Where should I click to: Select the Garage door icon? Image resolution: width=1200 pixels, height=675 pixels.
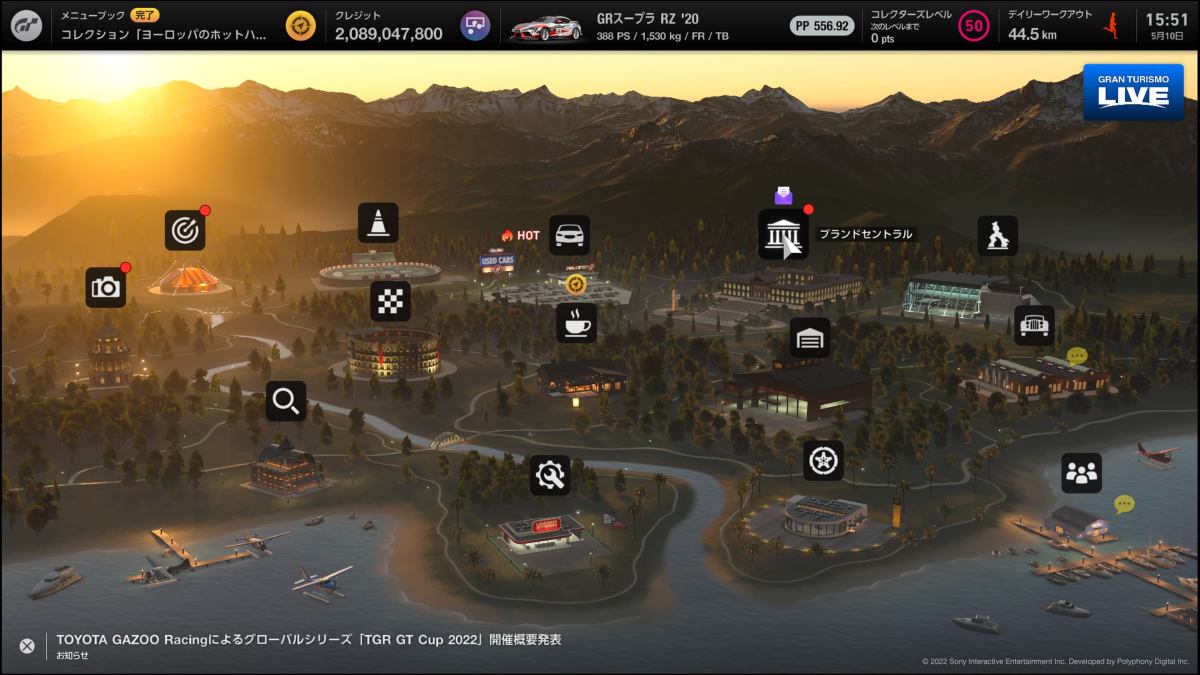click(810, 338)
